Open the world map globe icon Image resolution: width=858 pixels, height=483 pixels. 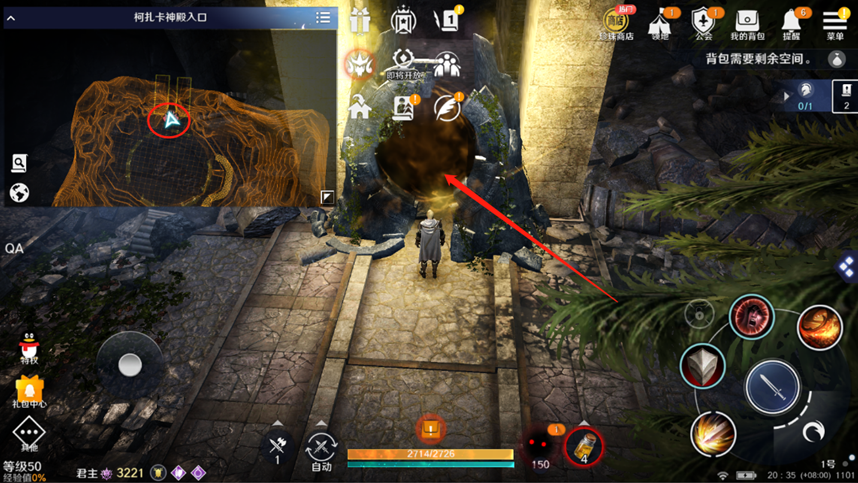19,192
